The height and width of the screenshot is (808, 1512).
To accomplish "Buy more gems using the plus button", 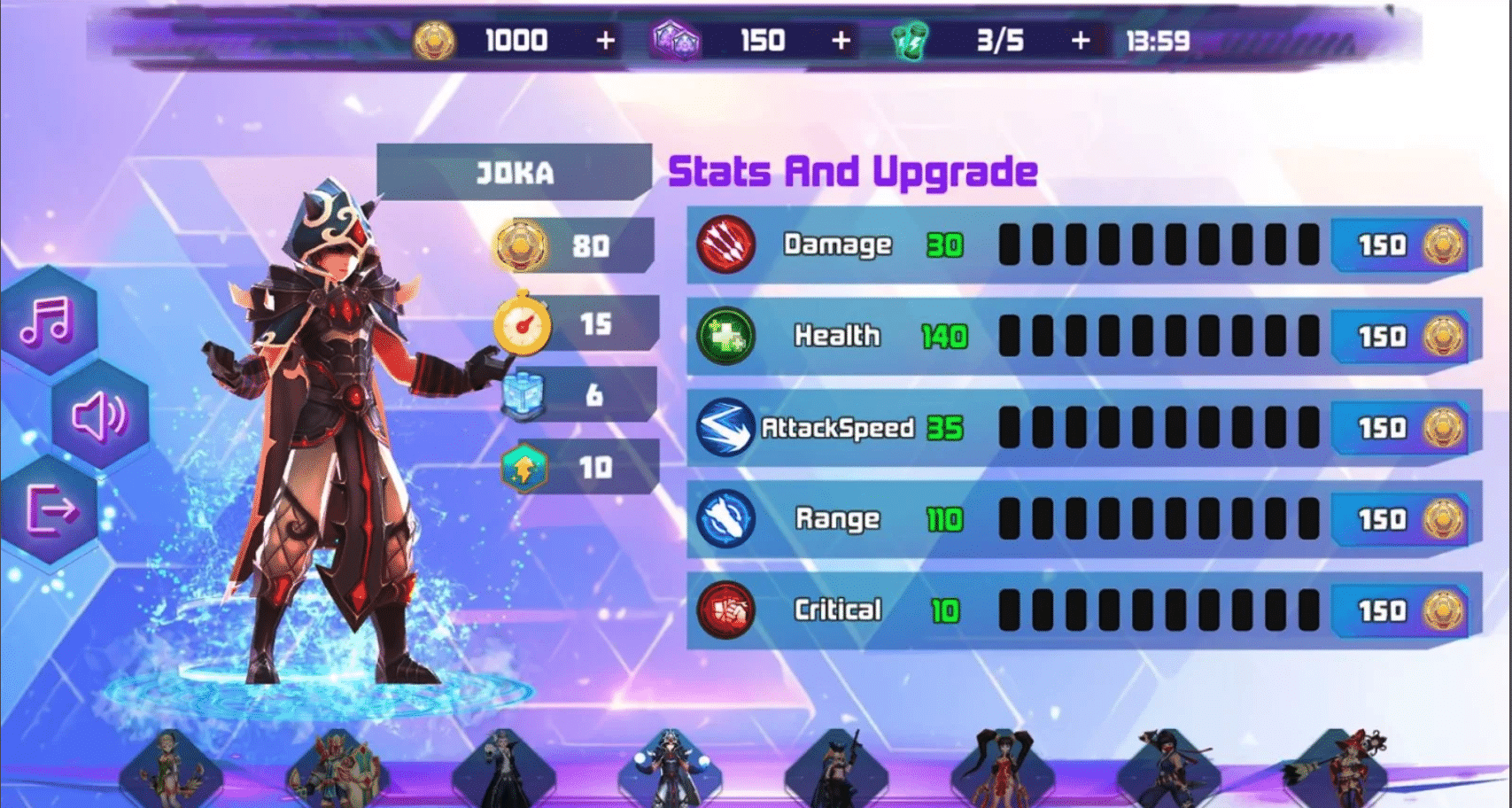I will pos(841,41).
